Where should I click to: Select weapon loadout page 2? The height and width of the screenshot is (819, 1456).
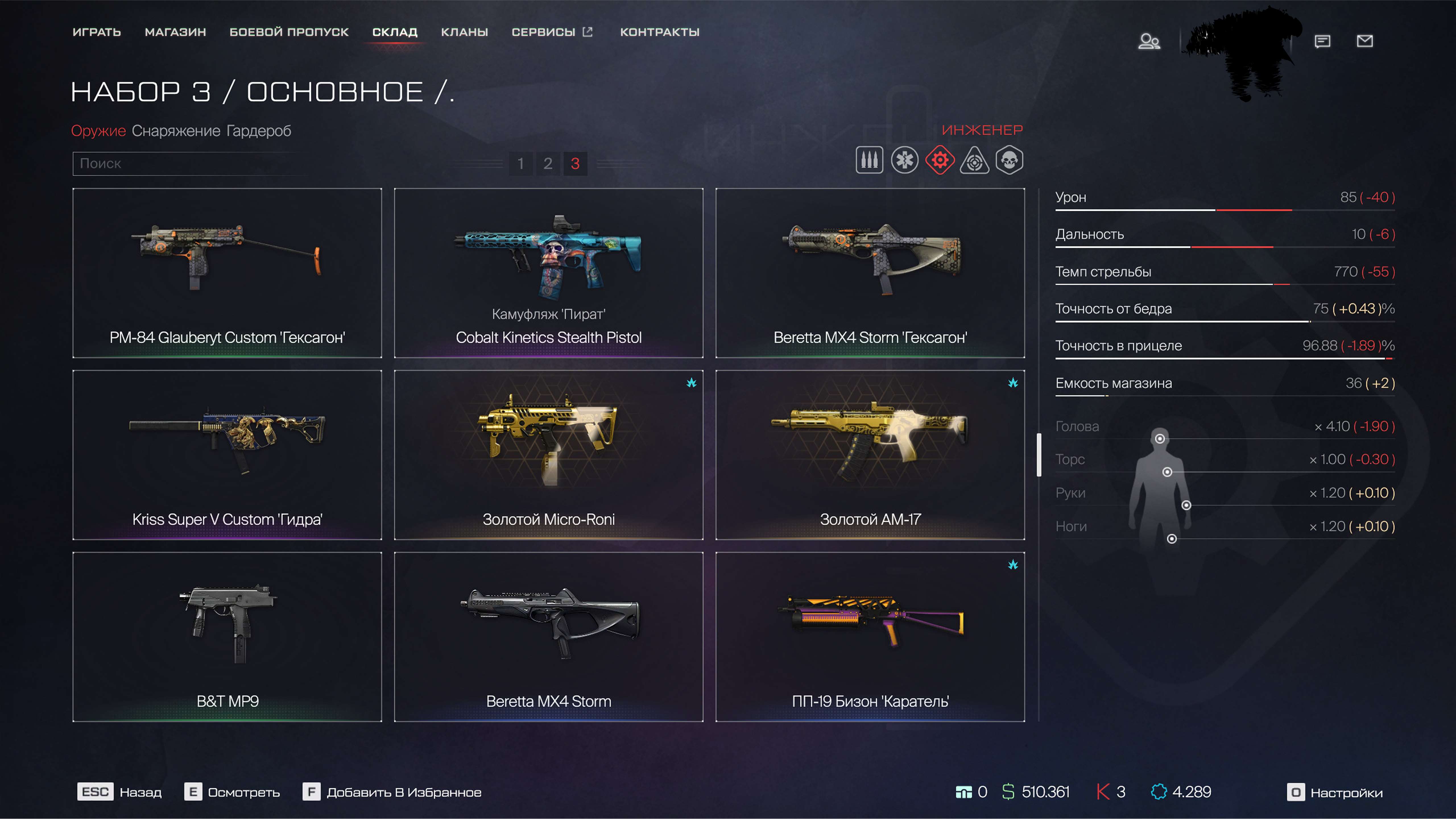(x=548, y=164)
